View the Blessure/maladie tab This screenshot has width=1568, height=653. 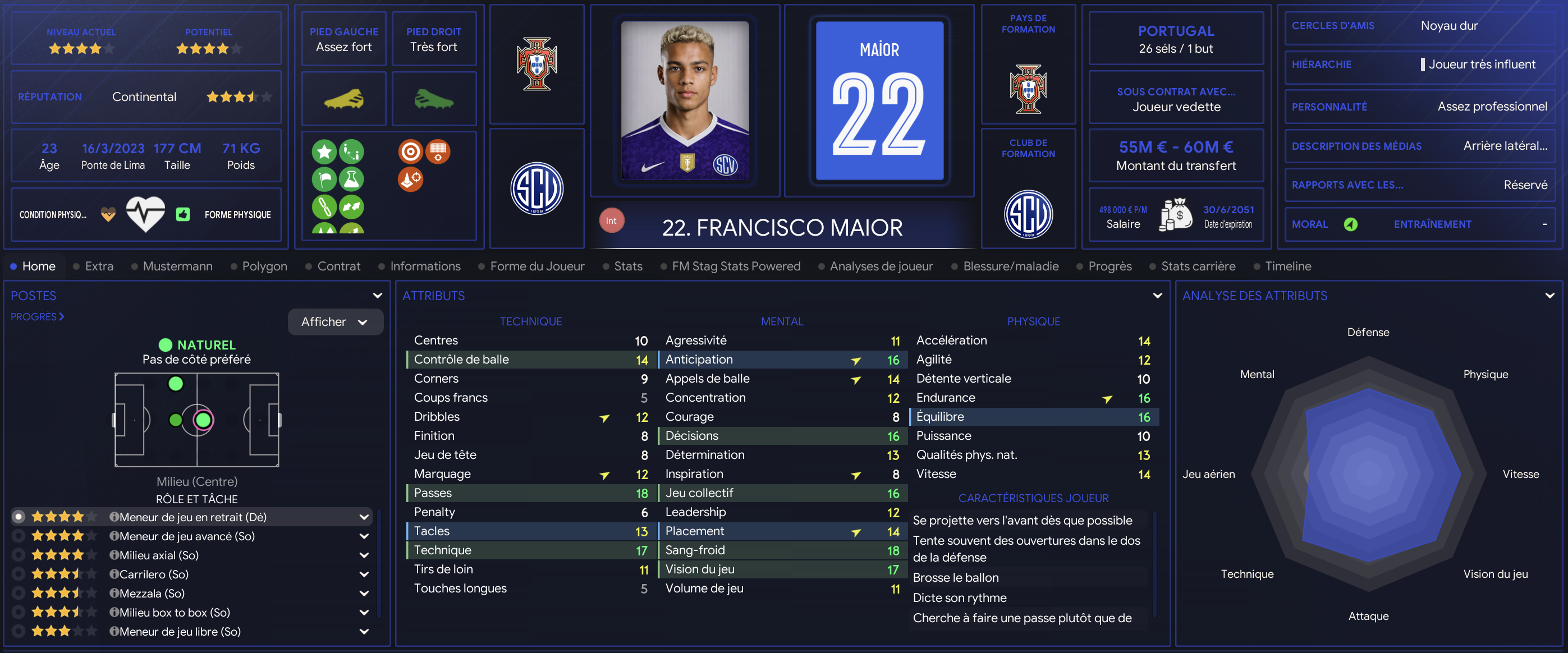[1010, 266]
